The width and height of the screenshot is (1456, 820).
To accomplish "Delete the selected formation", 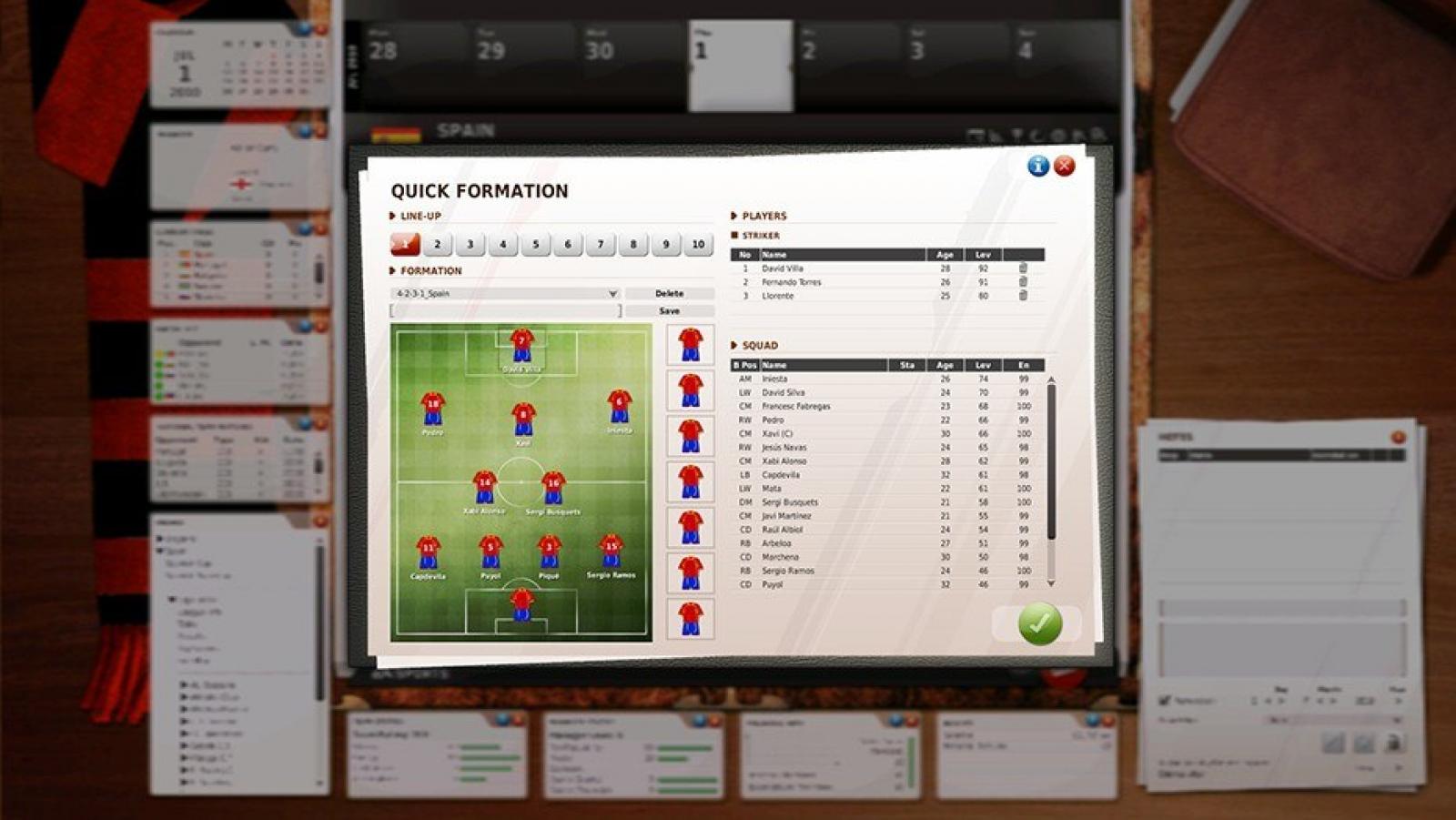I will pyautogui.click(x=669, y=294).
